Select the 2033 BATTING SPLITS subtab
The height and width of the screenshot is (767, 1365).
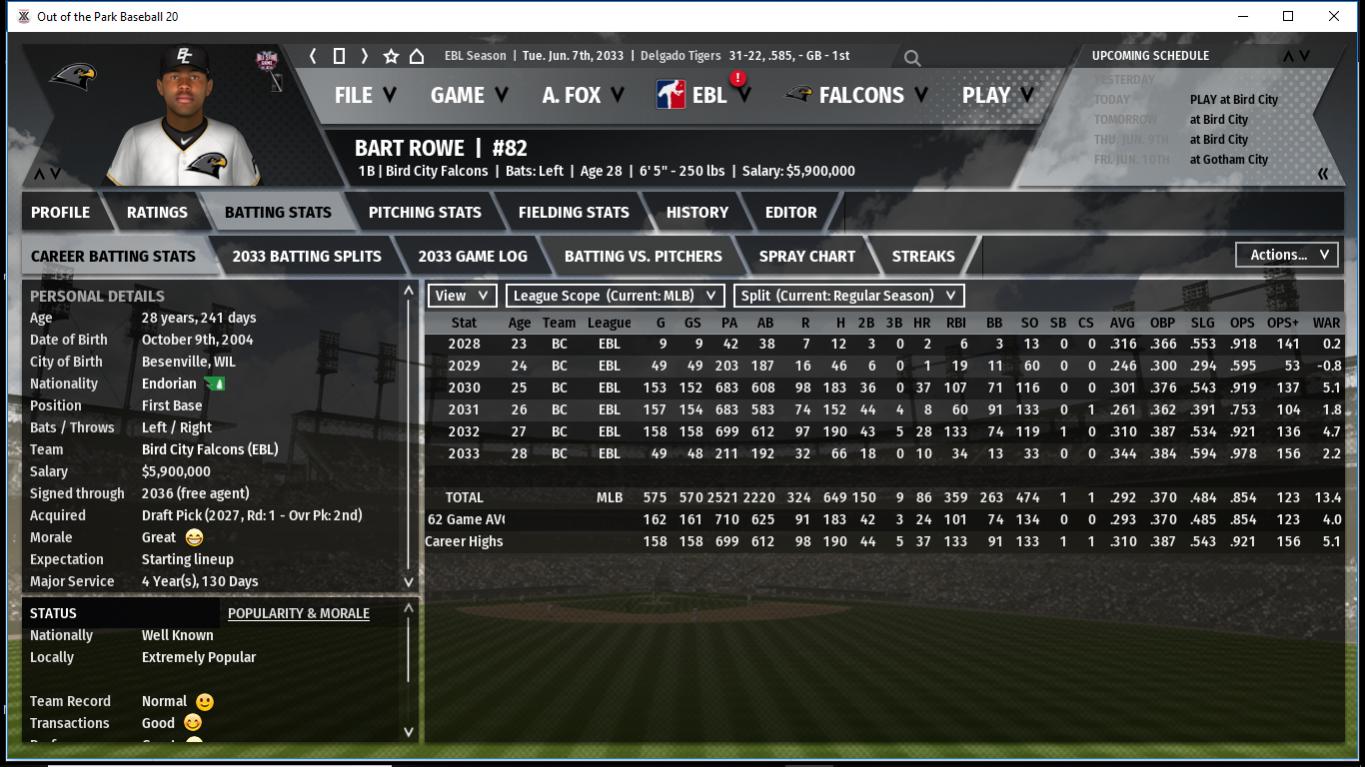pyautogui.click(x=306, y=256)
